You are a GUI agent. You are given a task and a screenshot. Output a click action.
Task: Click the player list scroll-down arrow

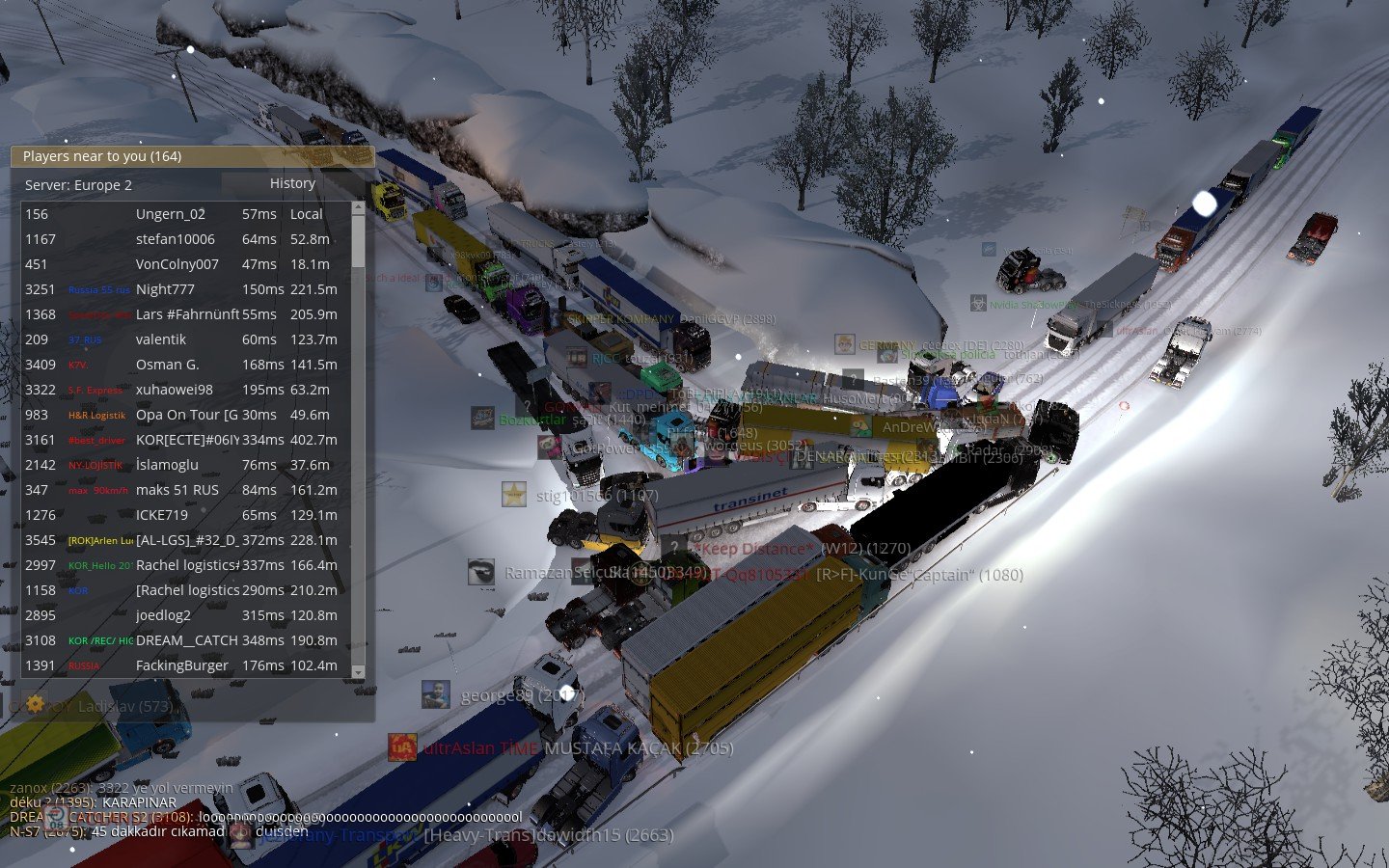(359, 671)
